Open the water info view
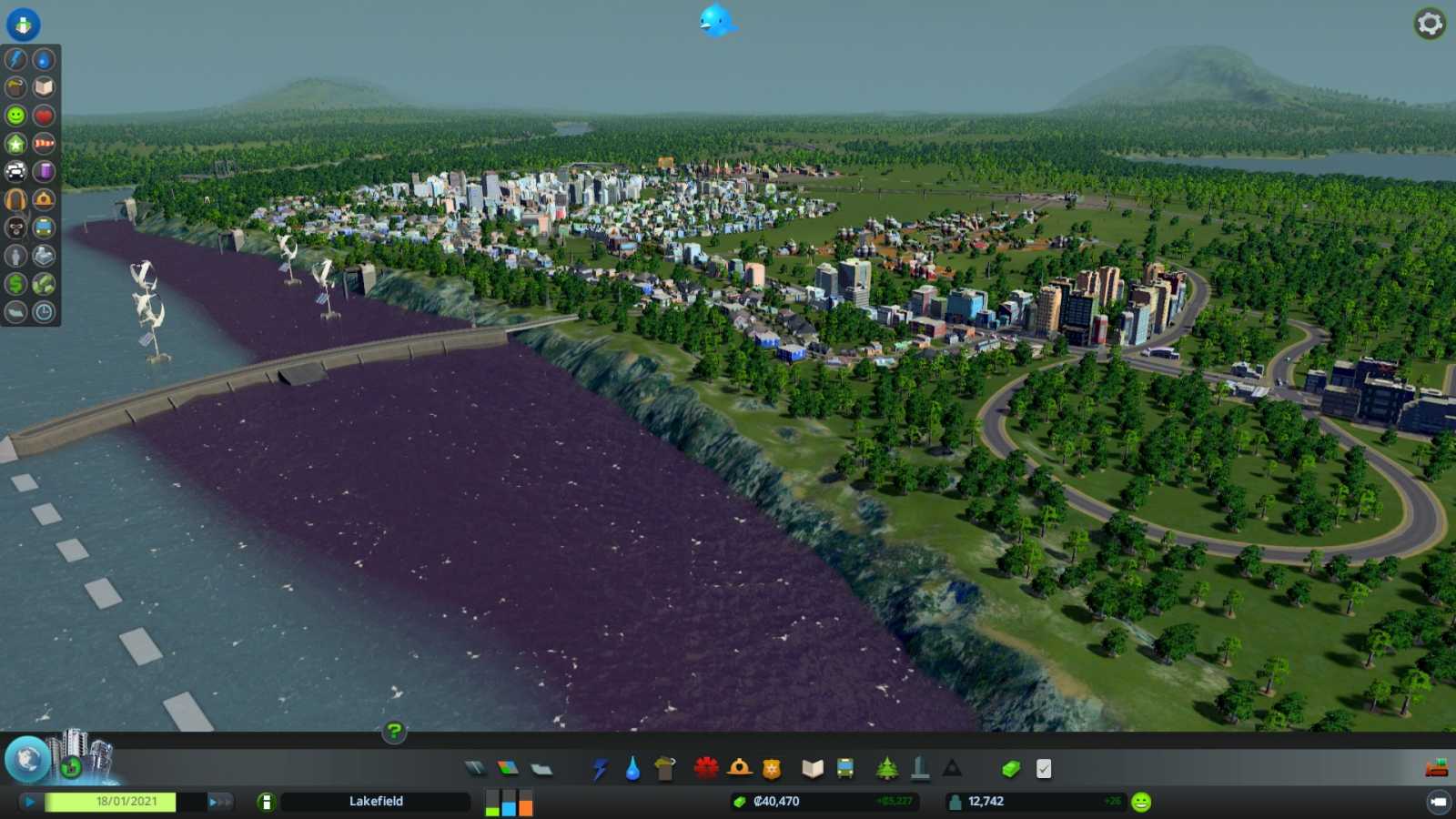This screenshot has height=819, width=1456. 43,60
